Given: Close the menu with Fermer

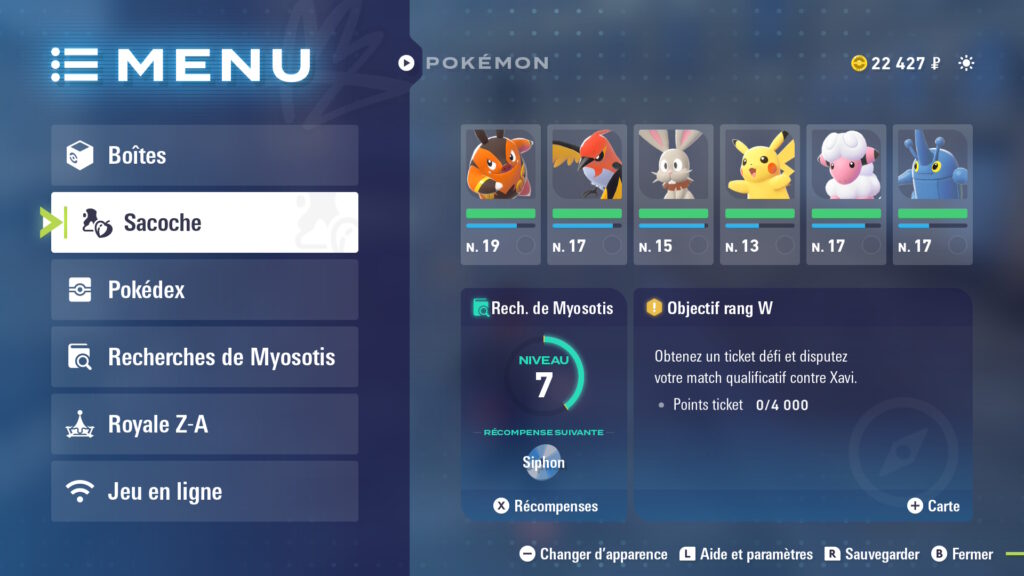Looking at the screenshot, I should click(962, 554).
